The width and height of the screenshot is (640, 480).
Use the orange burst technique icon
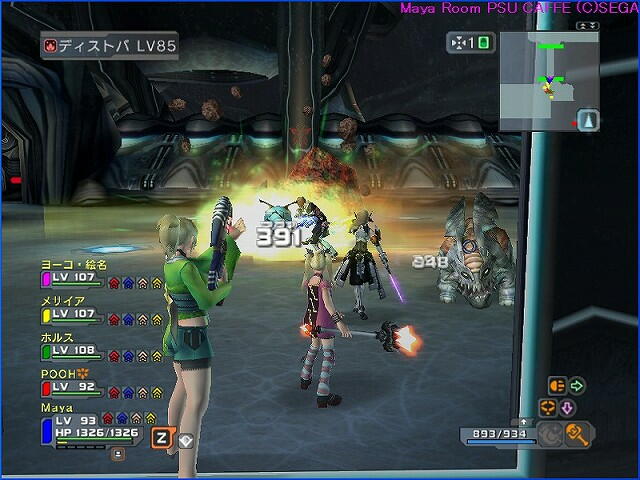[x=557, y=385]
